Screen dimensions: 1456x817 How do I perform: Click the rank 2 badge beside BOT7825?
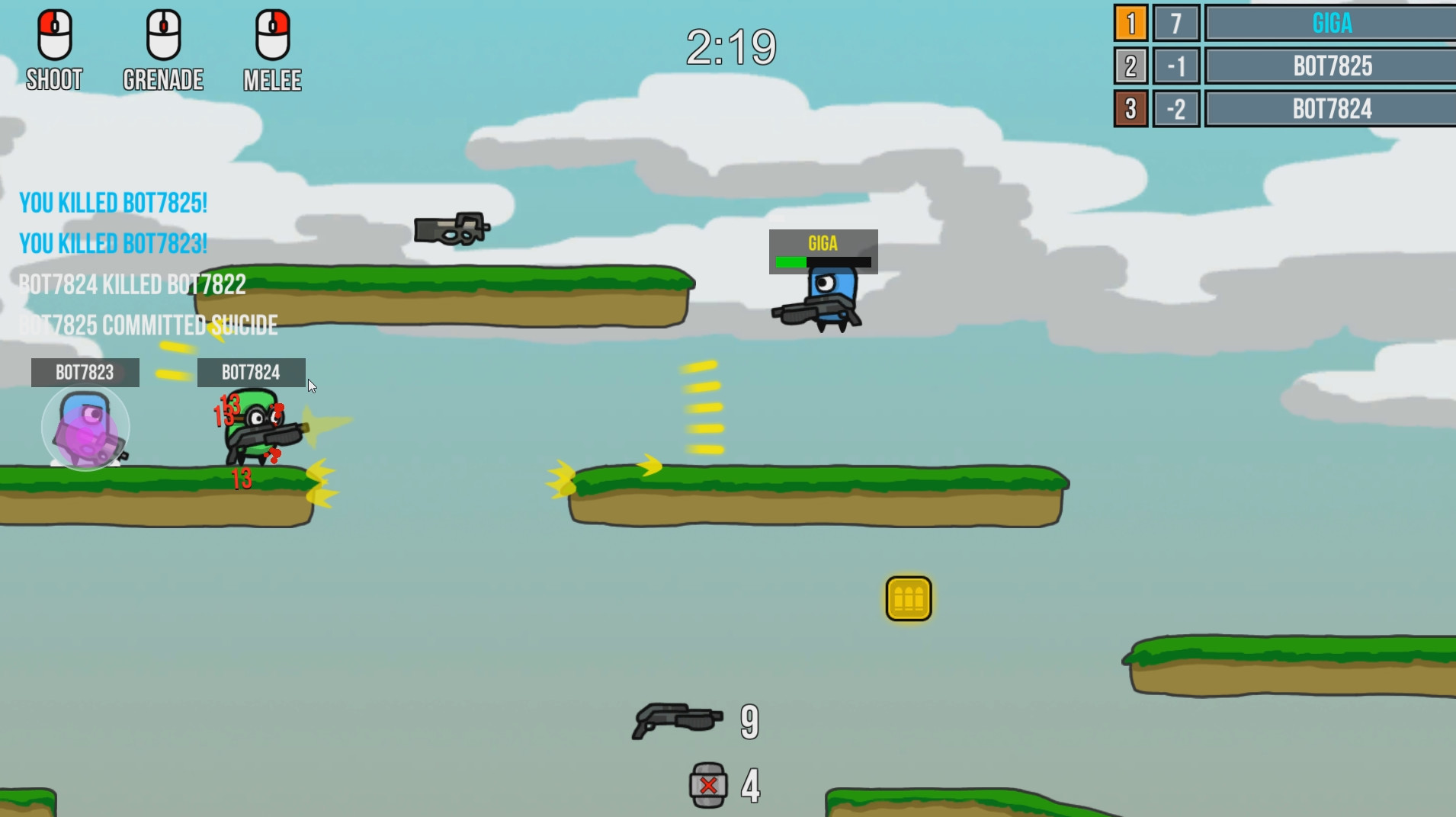click(x=1131, y=66)
